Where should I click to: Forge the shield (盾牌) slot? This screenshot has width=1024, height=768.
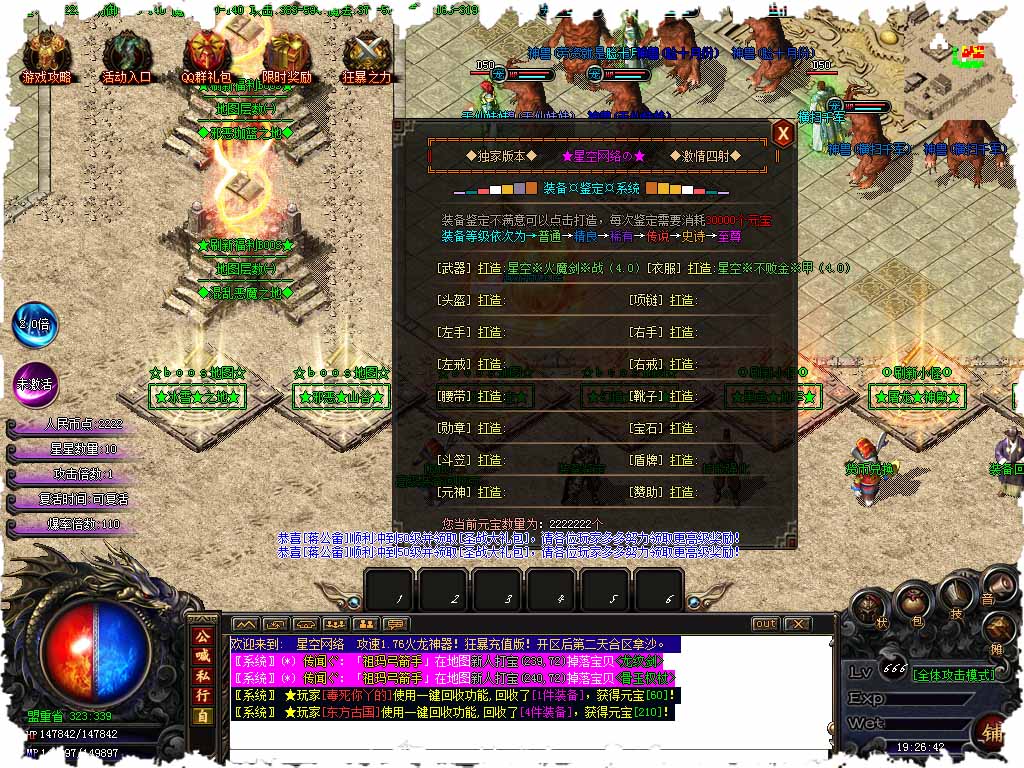[x=682, y=460]
